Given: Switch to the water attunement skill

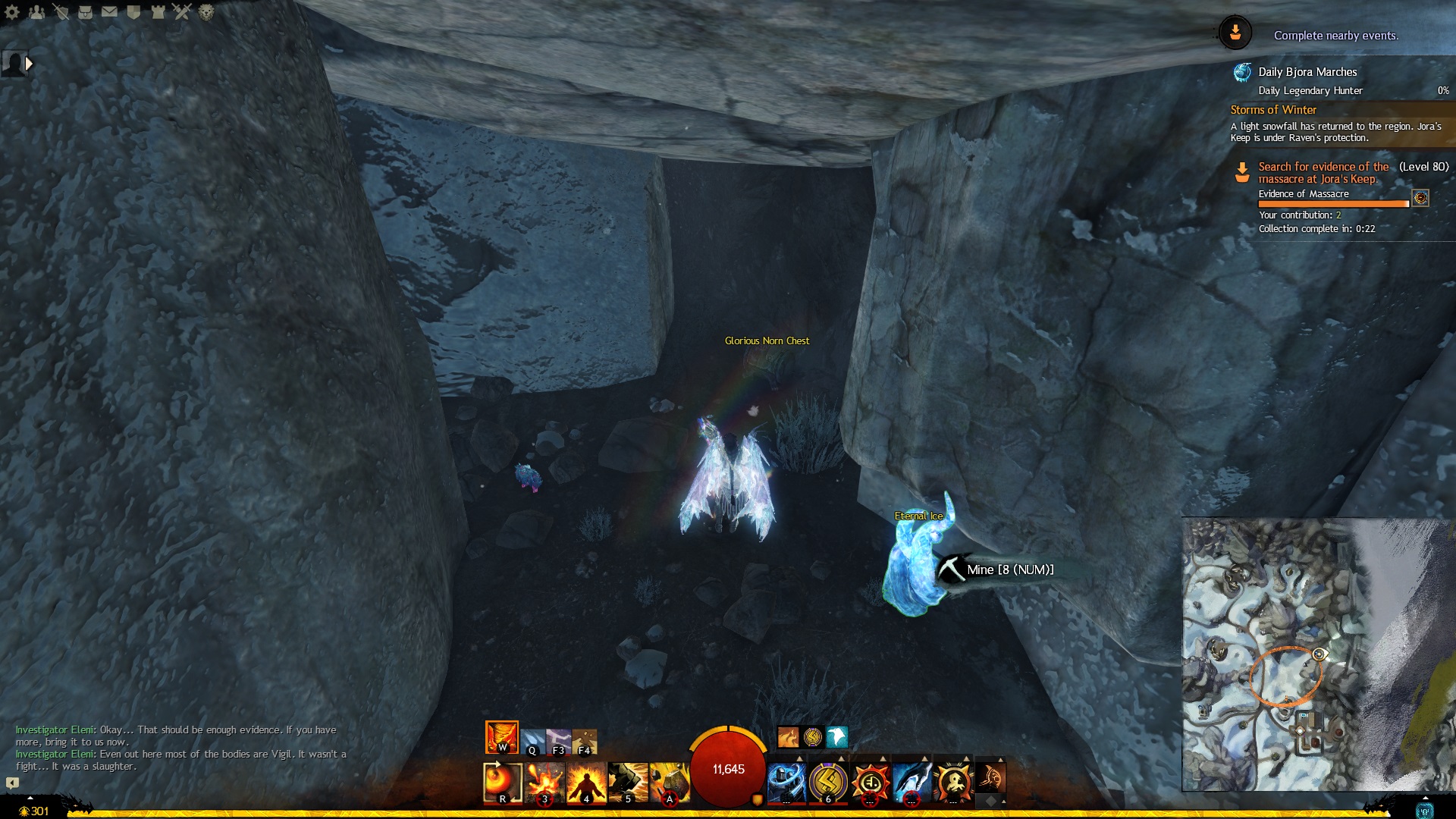Looking at the screenshot, I should [x=532, y=742].
